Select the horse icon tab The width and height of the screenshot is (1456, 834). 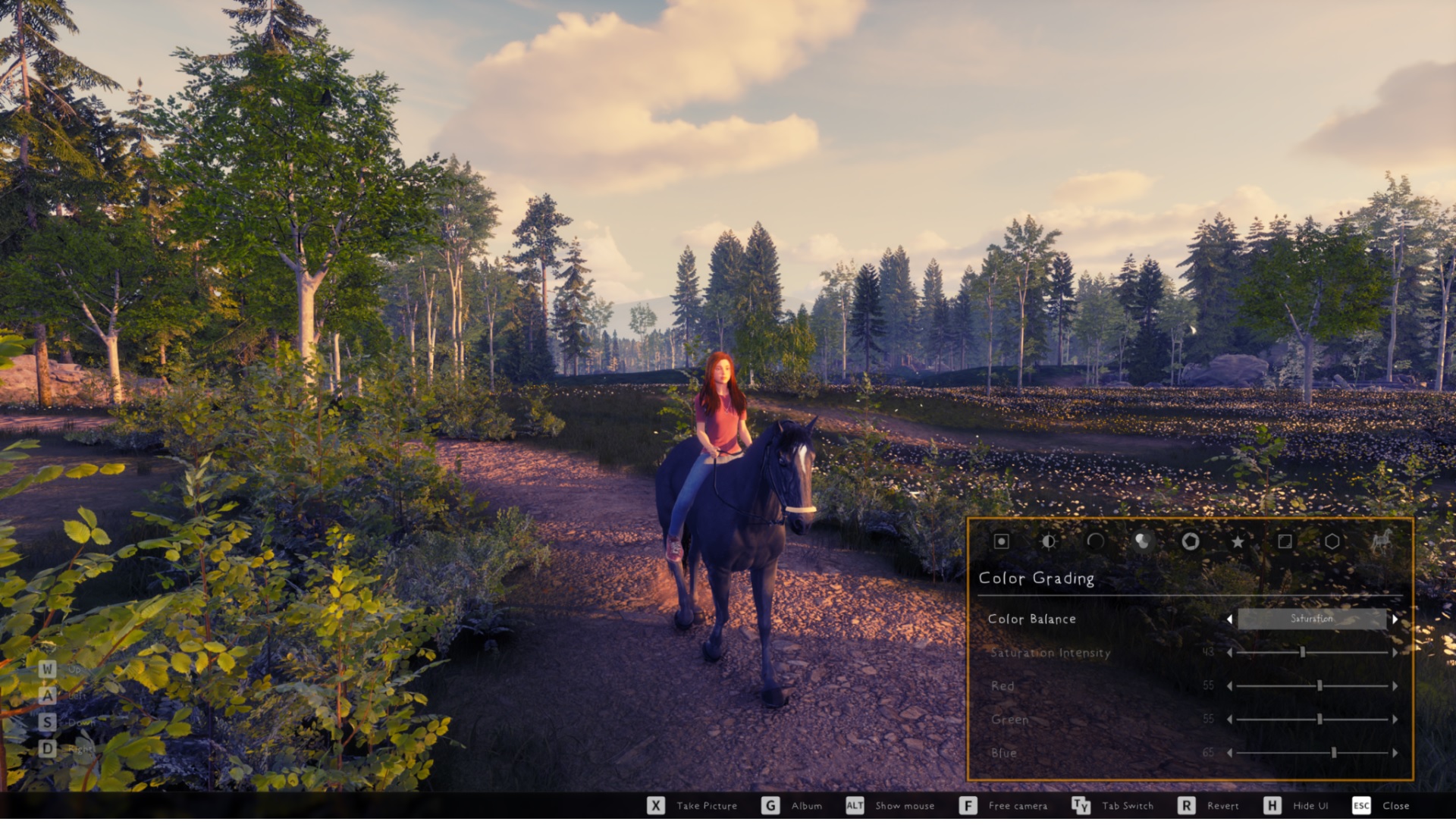click(x=1381, y=541)
